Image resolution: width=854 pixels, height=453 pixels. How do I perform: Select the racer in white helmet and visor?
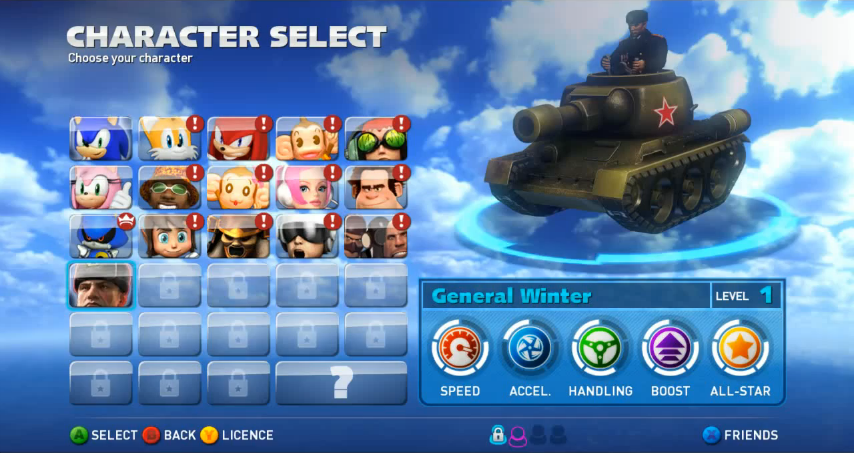pyautogui.click(x=307, y=236)
